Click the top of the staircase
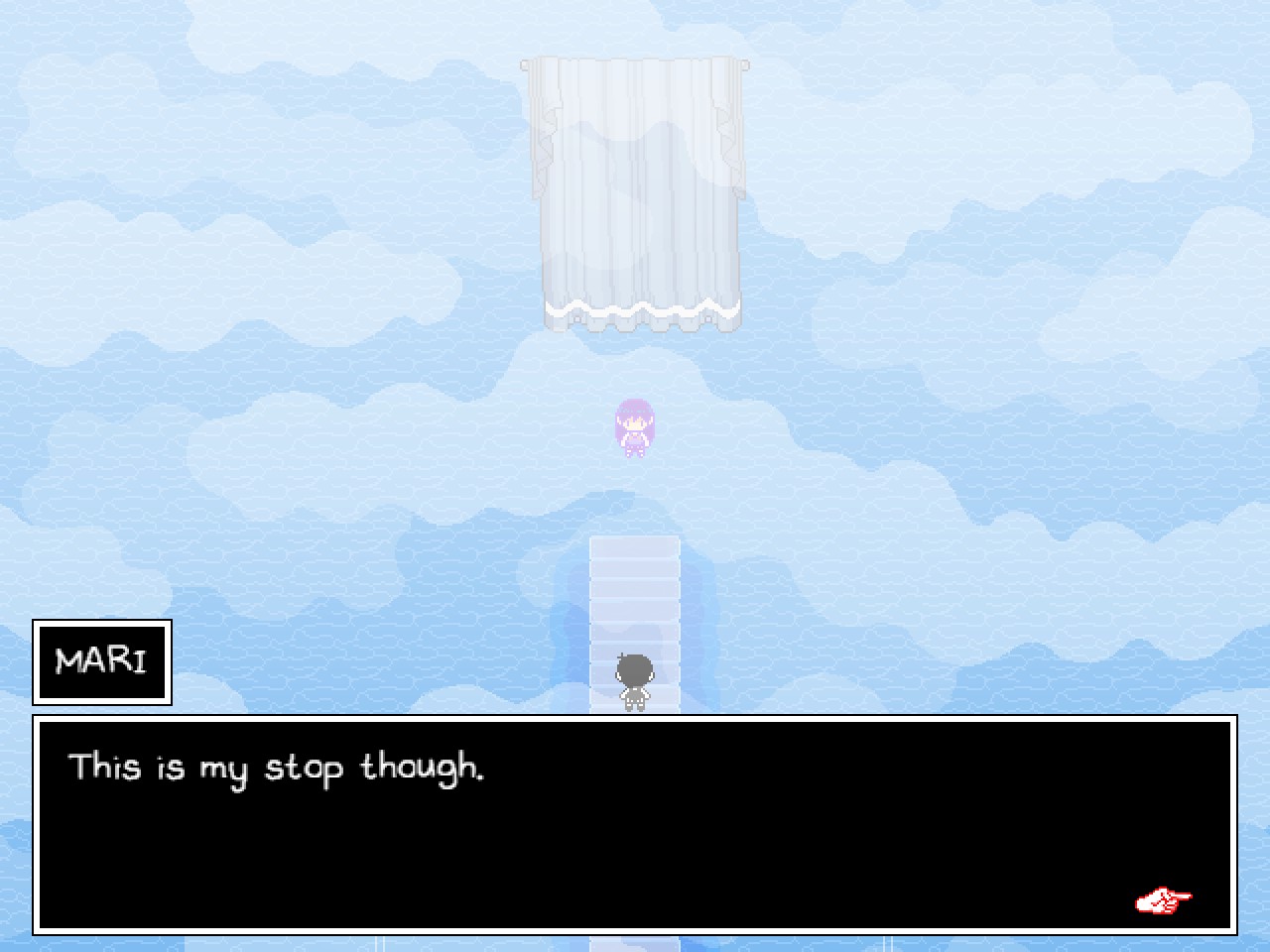Viewport: 1270px width, 952px height. [635, 545]
